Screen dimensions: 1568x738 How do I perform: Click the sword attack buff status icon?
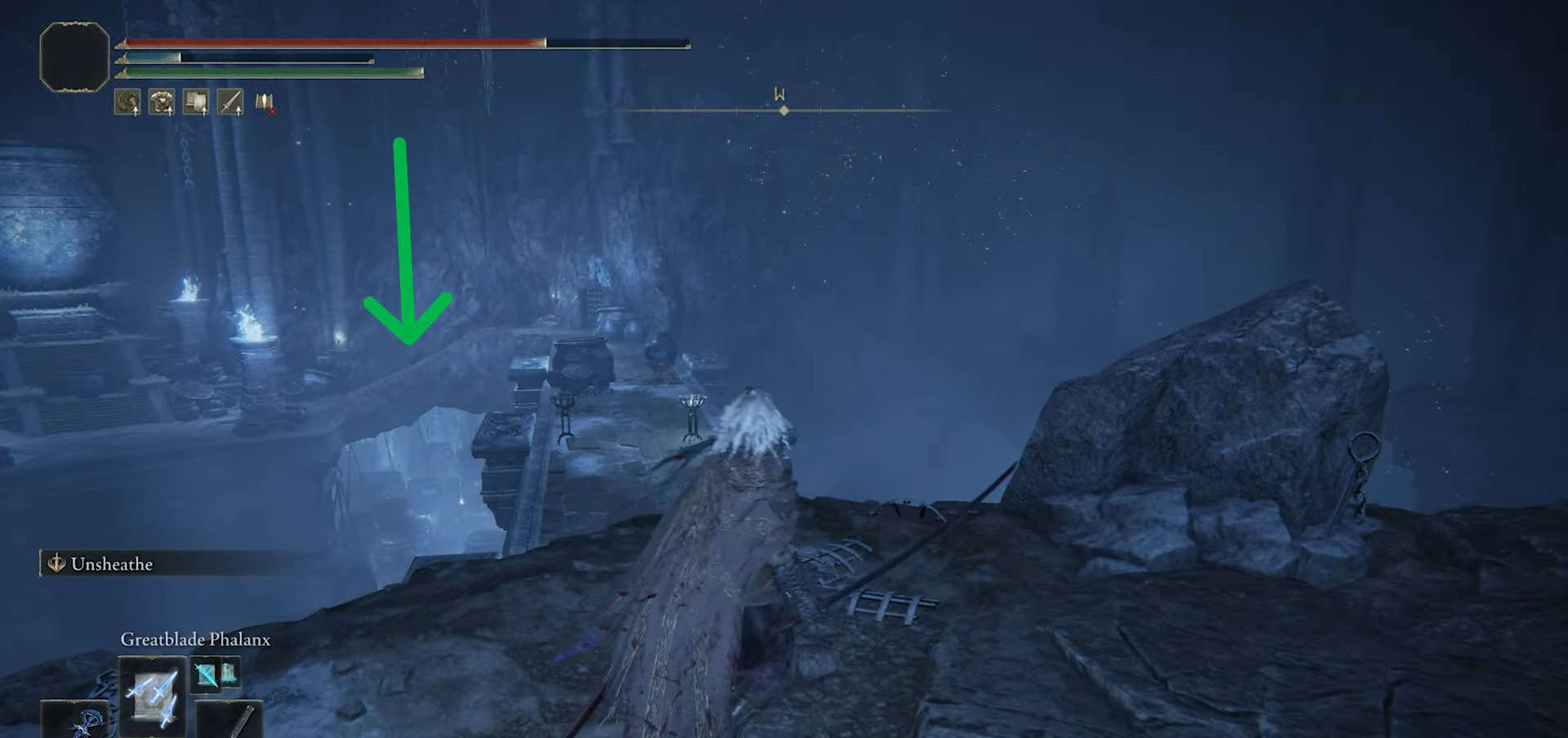point(230,102)
